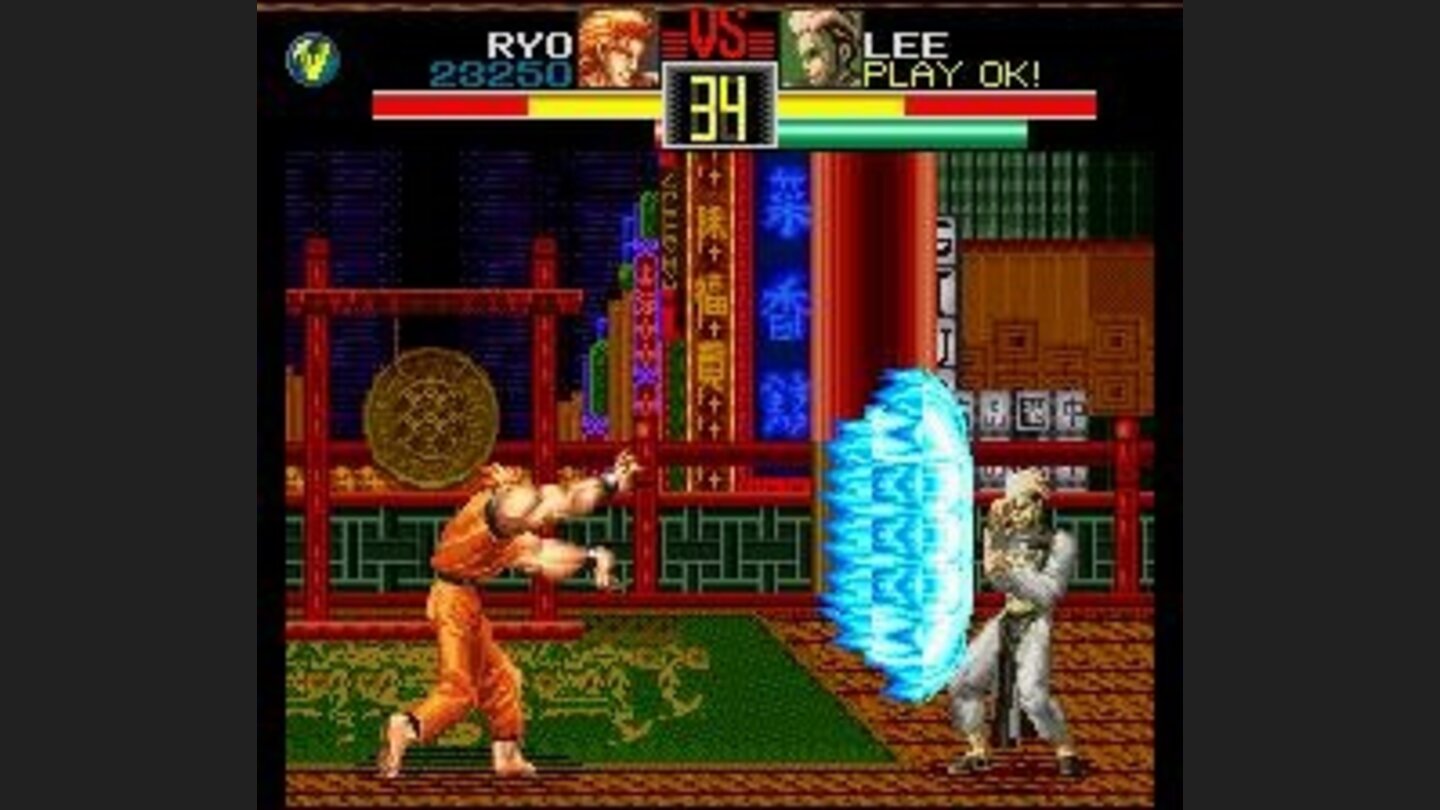Expand Ryo's score counter showing 23250
Screen dimensions: 1440x810
click(505, 71)
